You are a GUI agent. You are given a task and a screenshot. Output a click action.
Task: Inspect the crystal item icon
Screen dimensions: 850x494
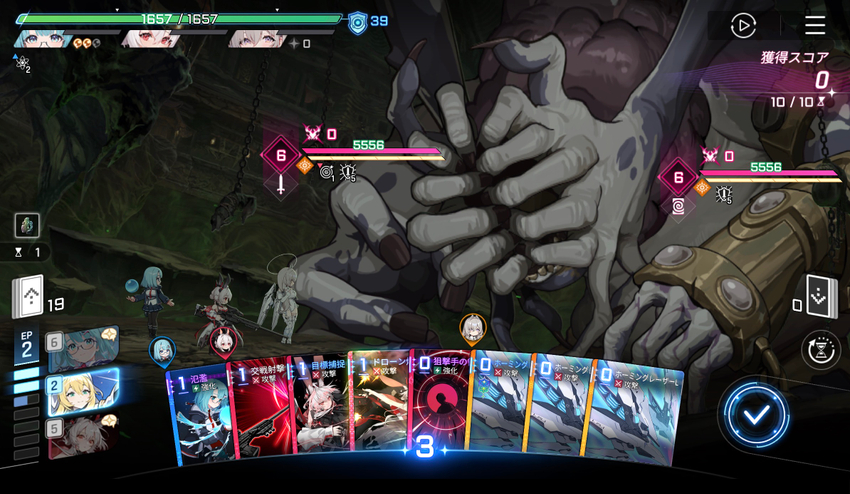(29, 225)
